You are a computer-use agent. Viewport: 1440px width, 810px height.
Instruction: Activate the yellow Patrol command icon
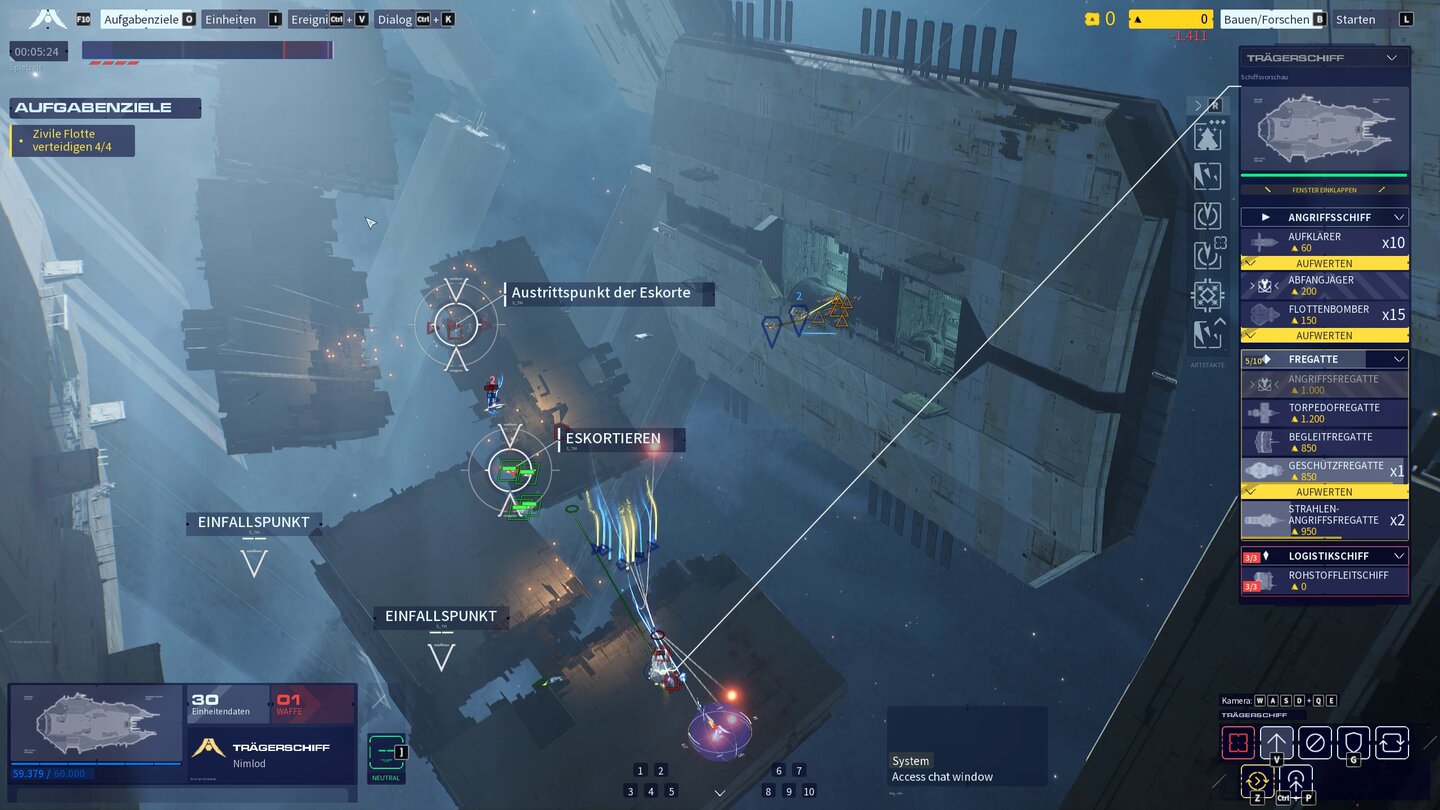(x=1257, y=779)
